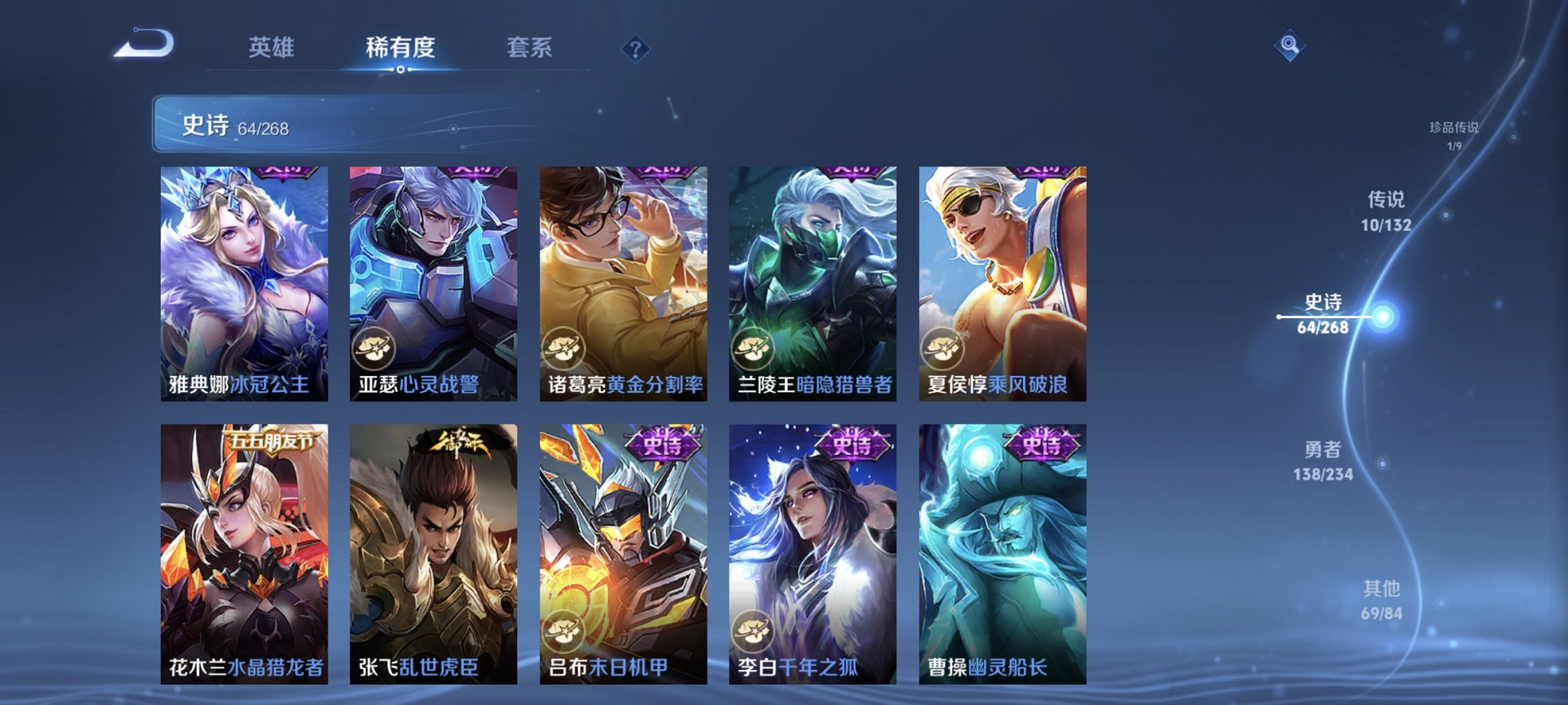
Task: Switch to the 套系 tab
Action: pos(526,47)
